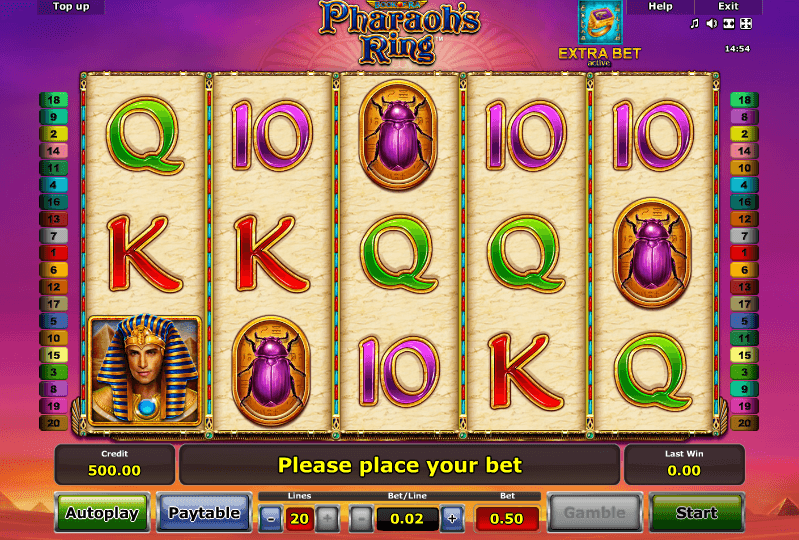Start the spin with the Start button
This screenshot has height=540, width=799.
pyautogui.click(x=696, y=513)
